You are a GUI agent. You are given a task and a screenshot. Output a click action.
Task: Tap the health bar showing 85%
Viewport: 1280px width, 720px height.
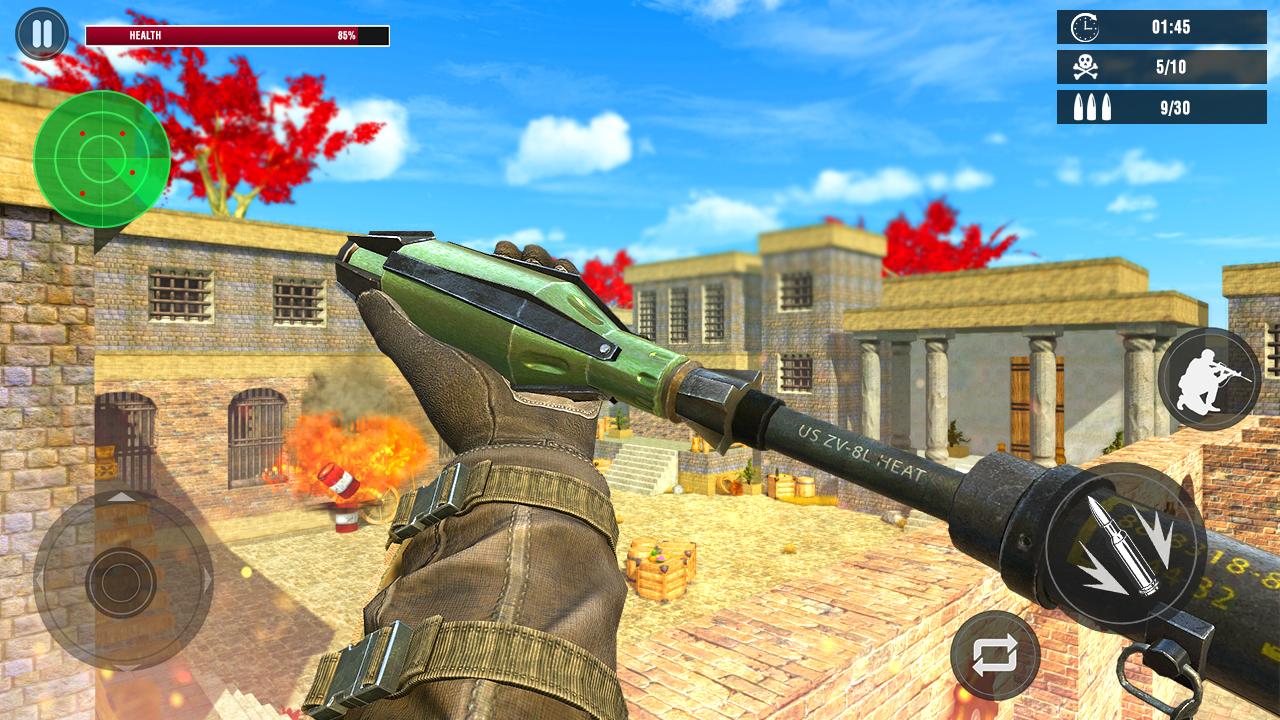[x=235, y=34]
